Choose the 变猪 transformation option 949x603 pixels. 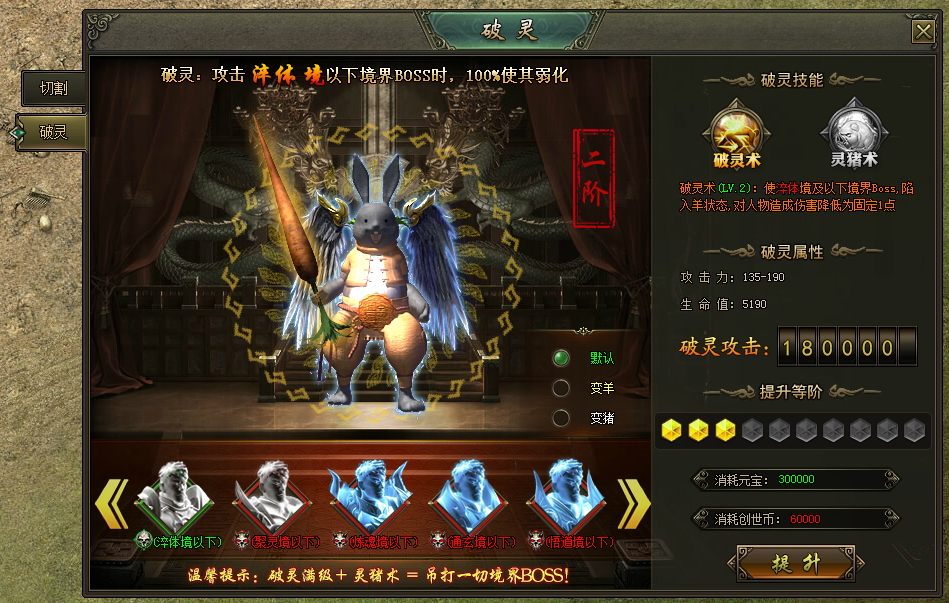tap(562, 418)
